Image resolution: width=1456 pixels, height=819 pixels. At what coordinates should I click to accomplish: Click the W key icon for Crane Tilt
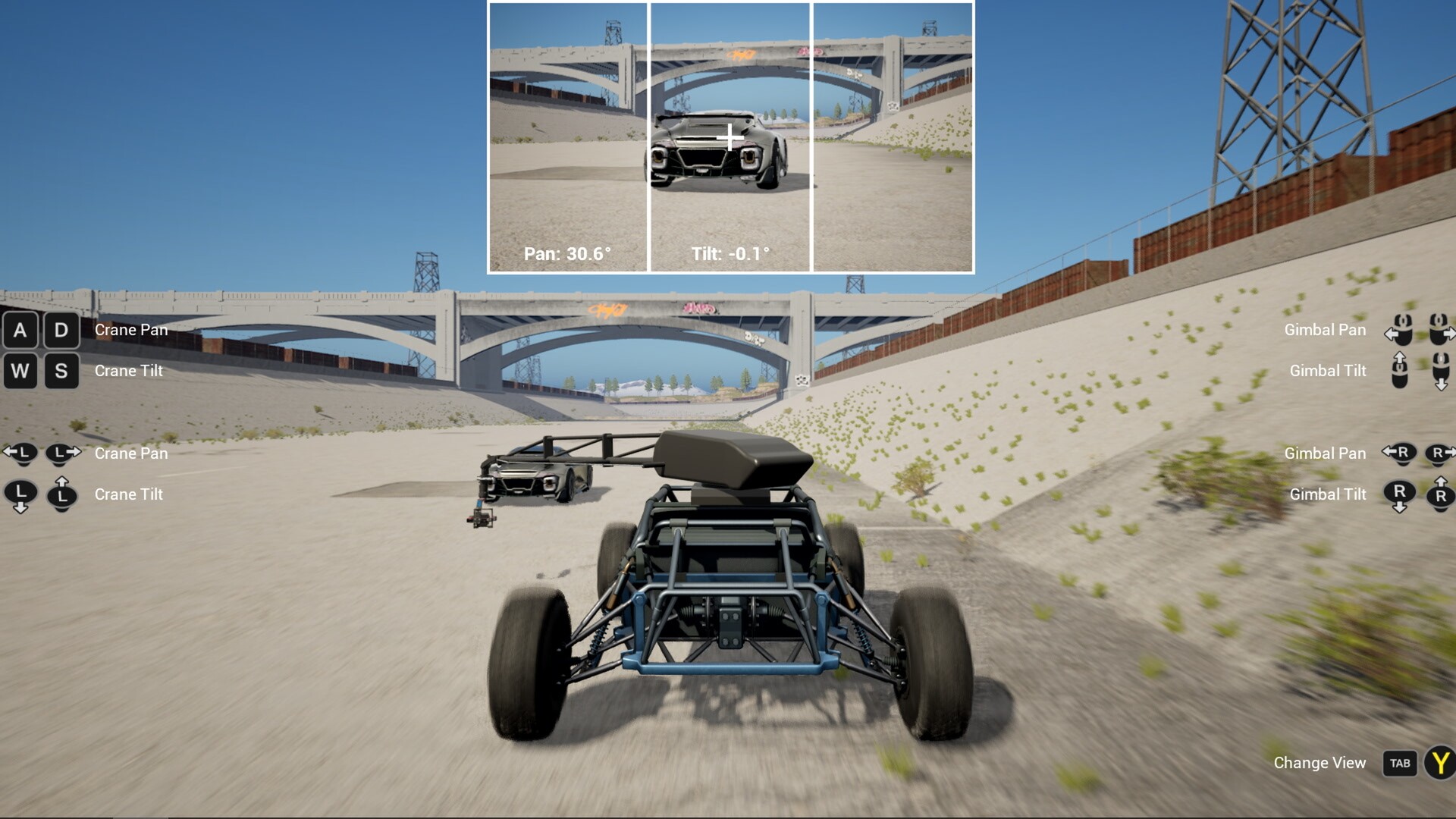20,371
